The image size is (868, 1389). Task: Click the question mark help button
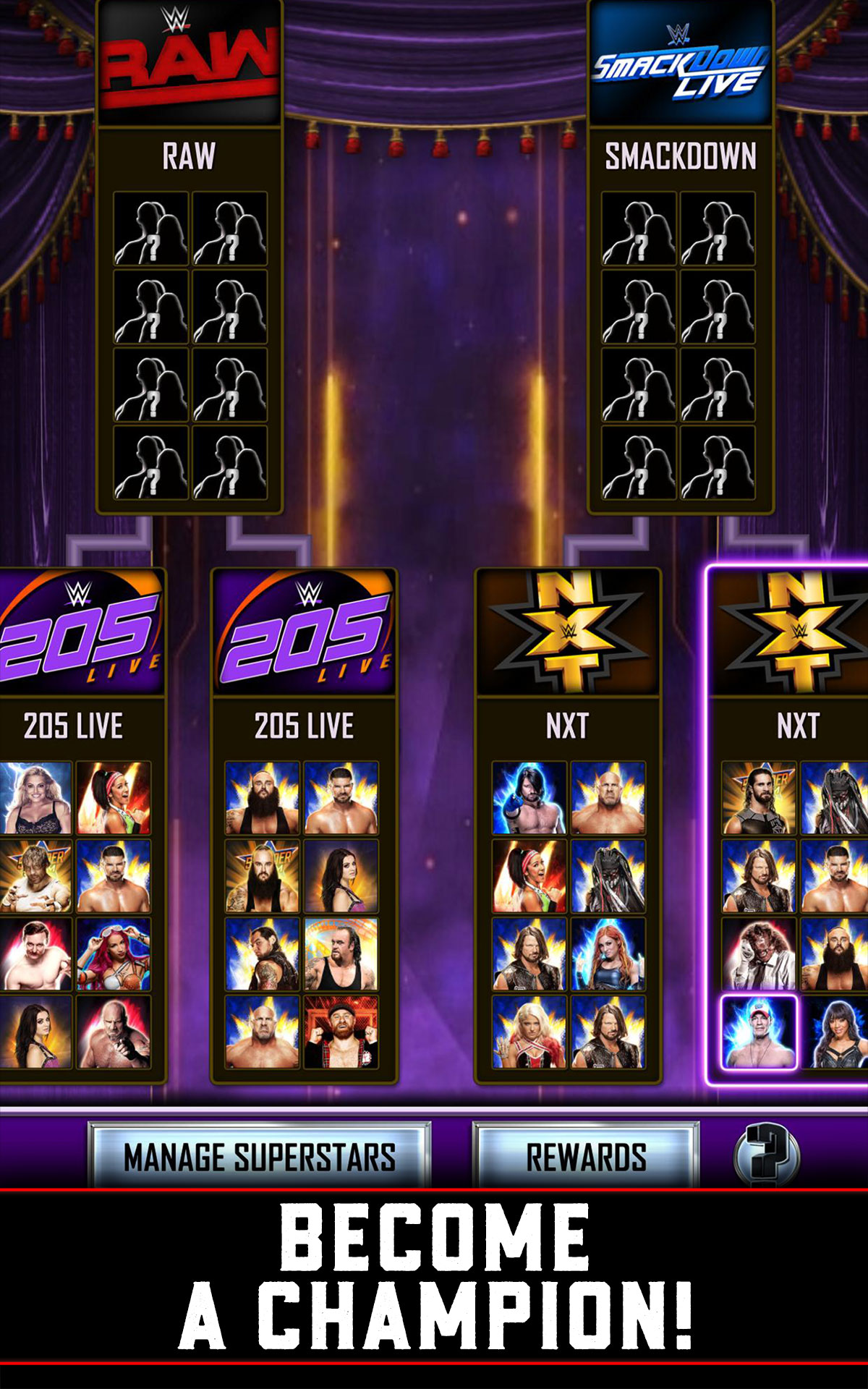[x=767, y=1155]
